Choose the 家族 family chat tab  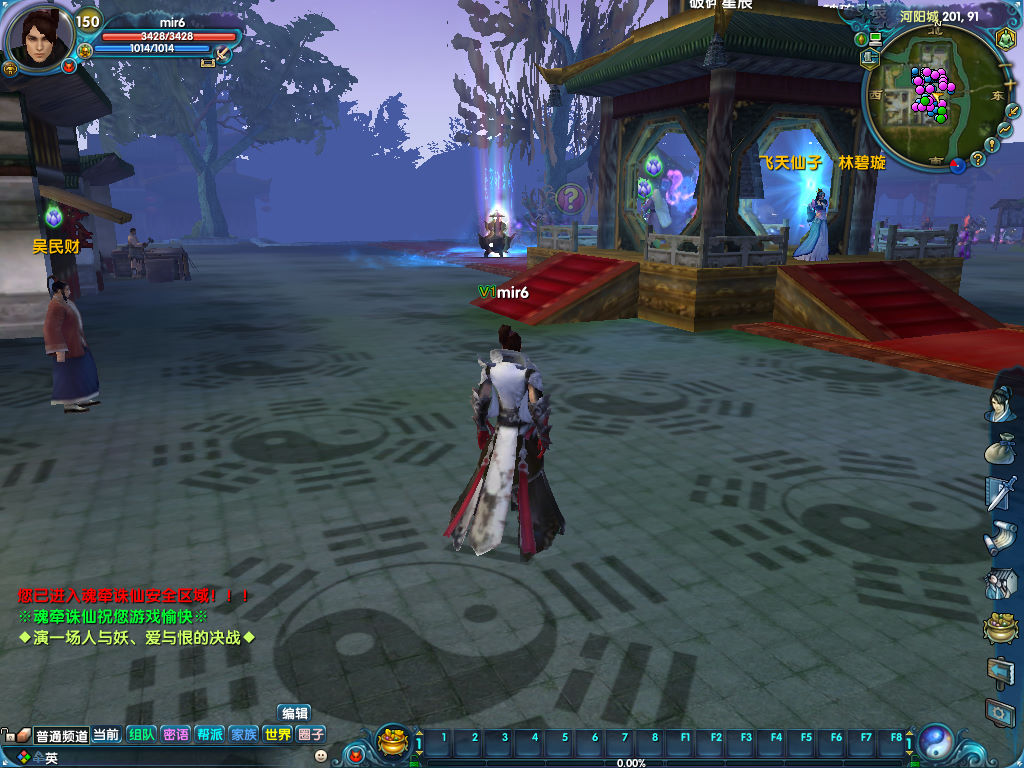243,734
